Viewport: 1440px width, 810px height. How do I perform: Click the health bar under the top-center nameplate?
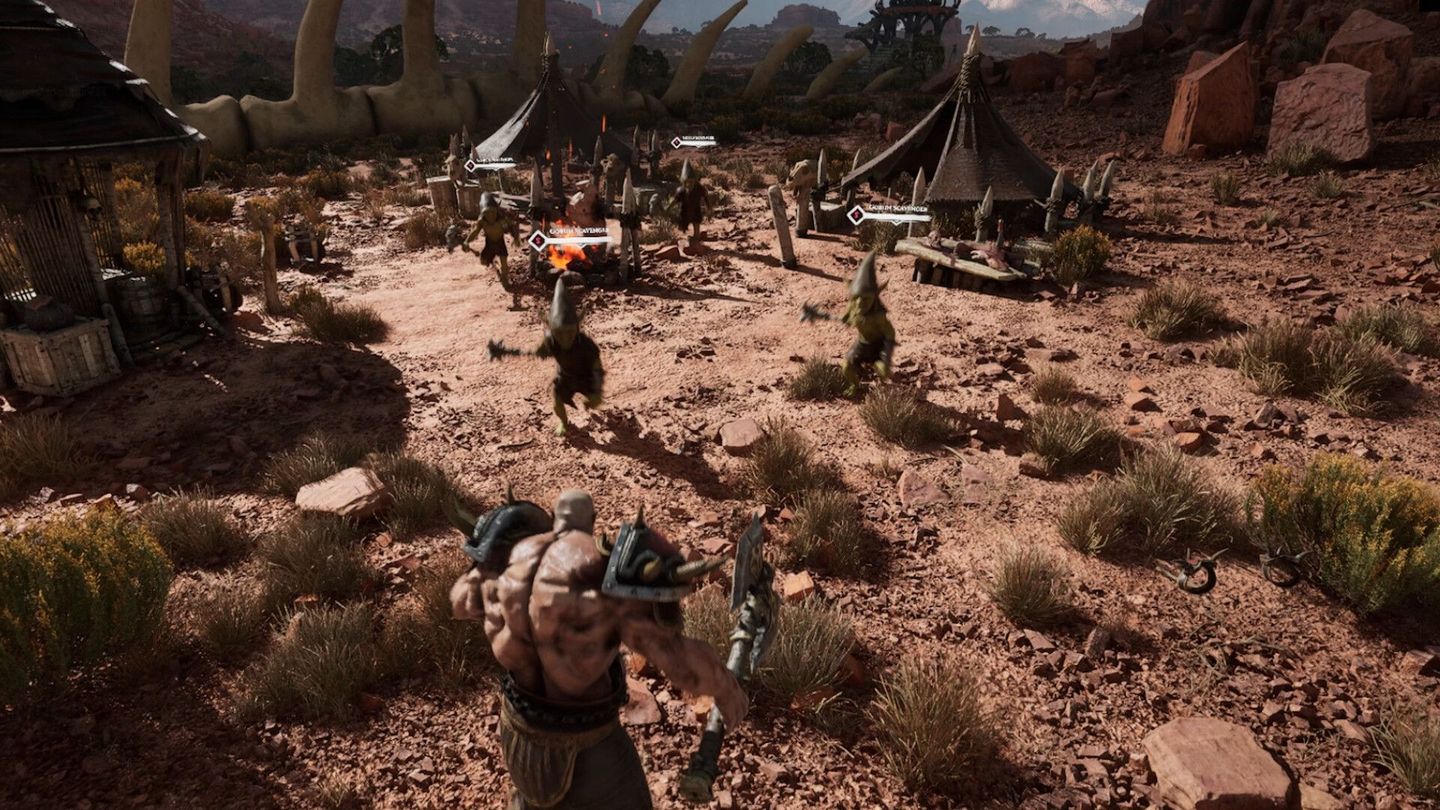696,145
